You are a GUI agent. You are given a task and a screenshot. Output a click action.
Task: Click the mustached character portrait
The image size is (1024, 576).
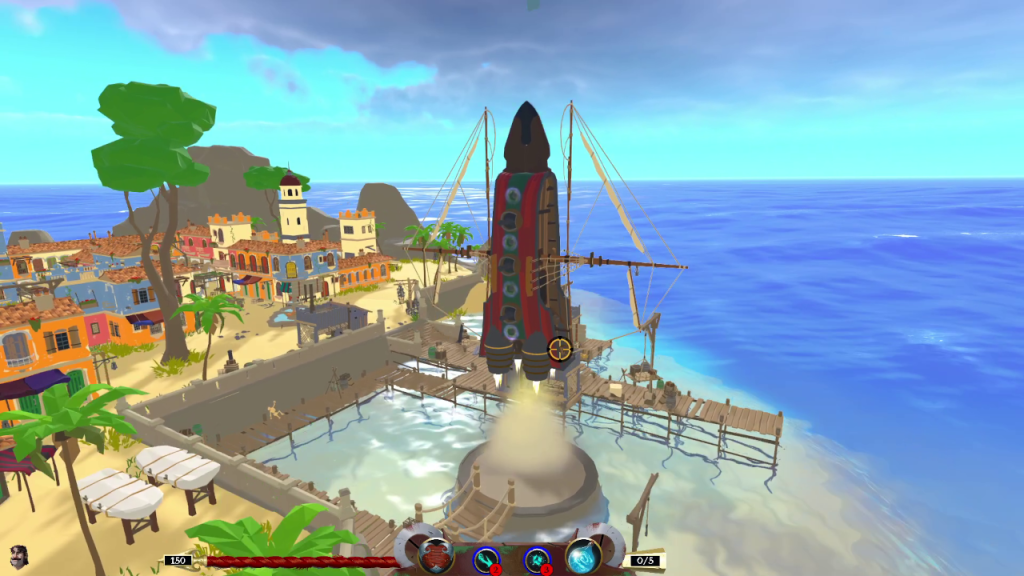coord(18,556)
